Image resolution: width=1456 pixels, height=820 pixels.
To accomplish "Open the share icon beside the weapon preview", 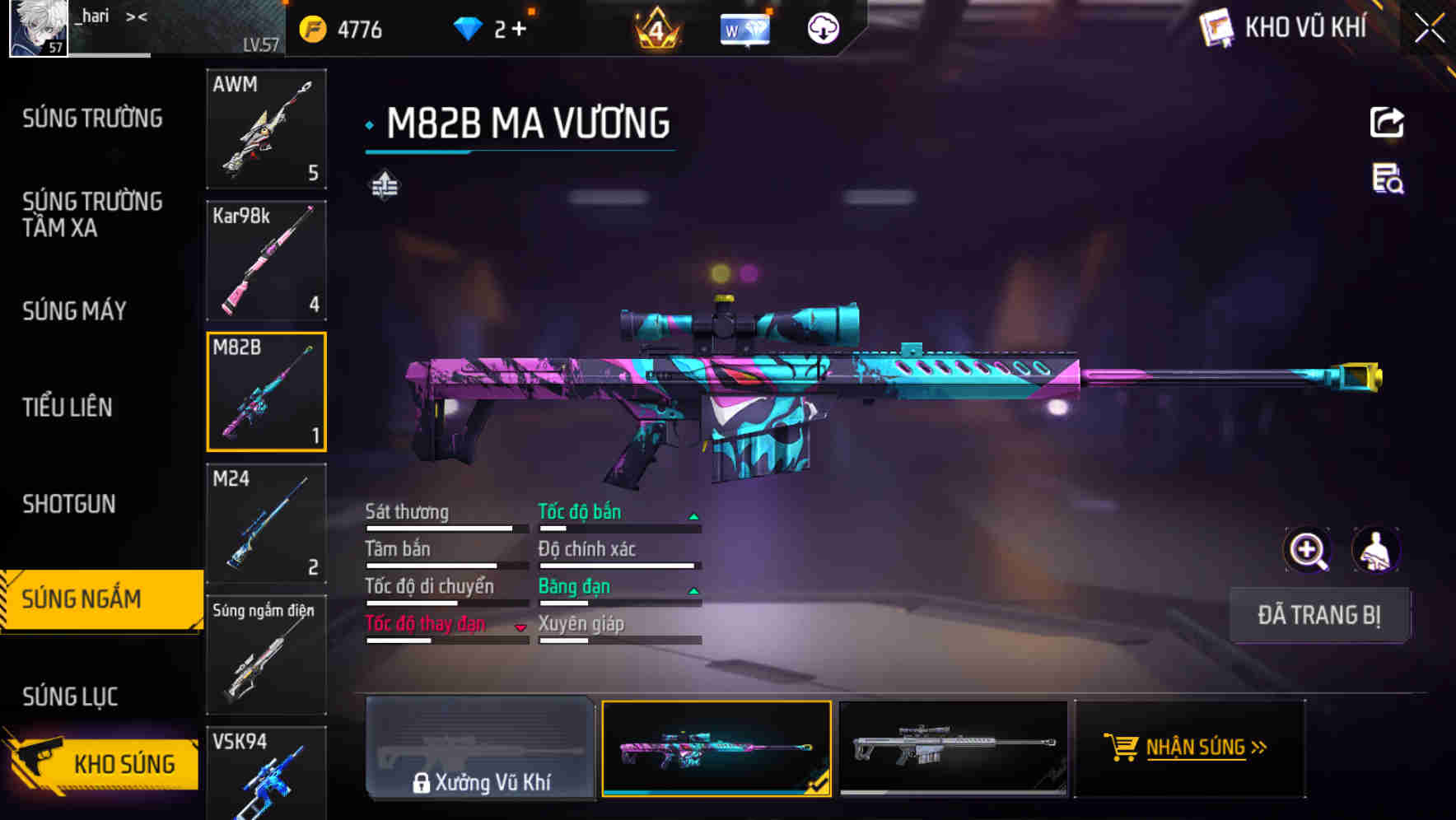I will [1387, 121].
